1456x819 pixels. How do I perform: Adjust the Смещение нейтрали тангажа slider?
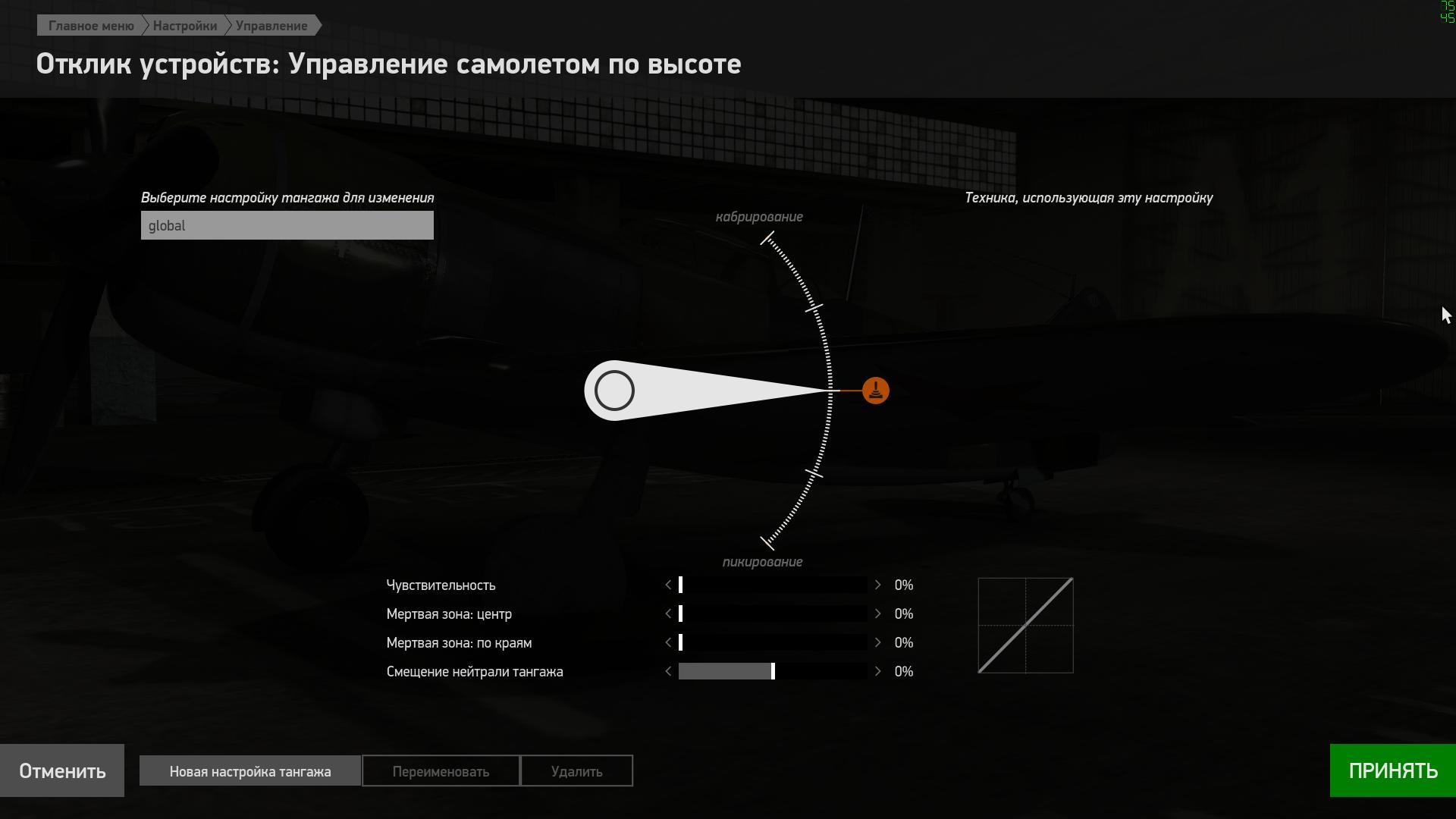coord(773,671)
